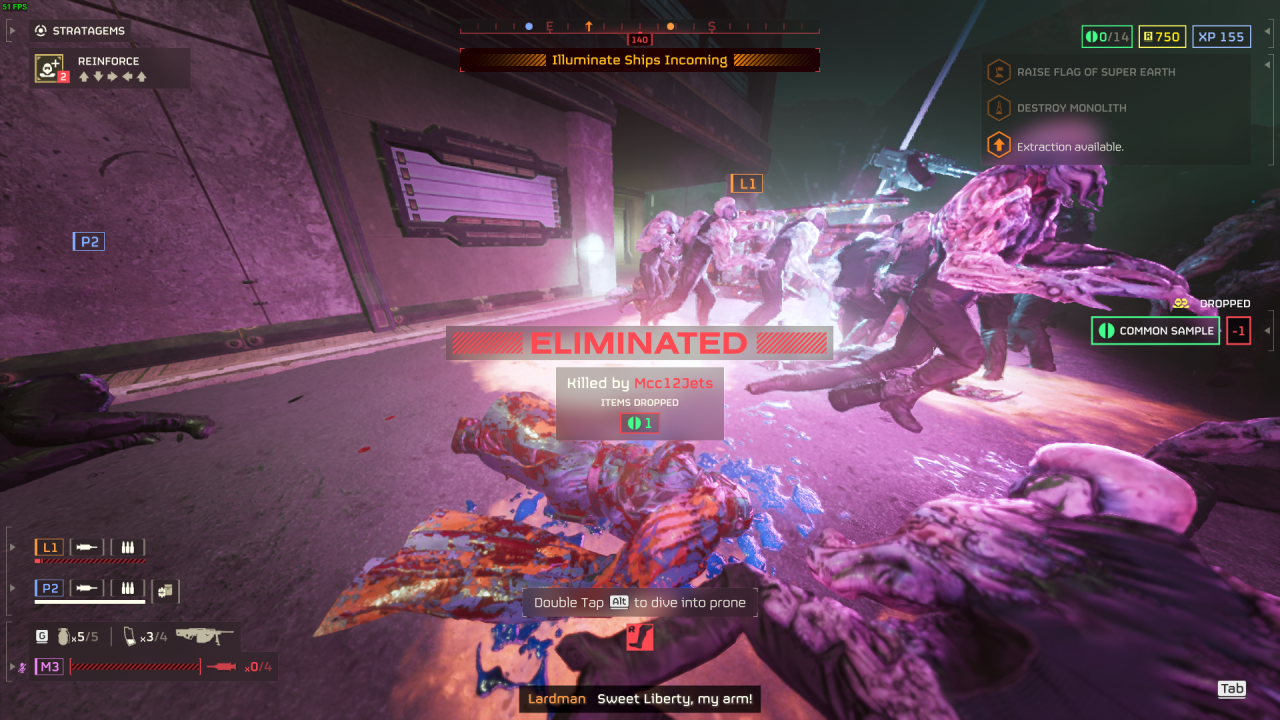Choose the Extraction available objective

tap(1070, 146)
